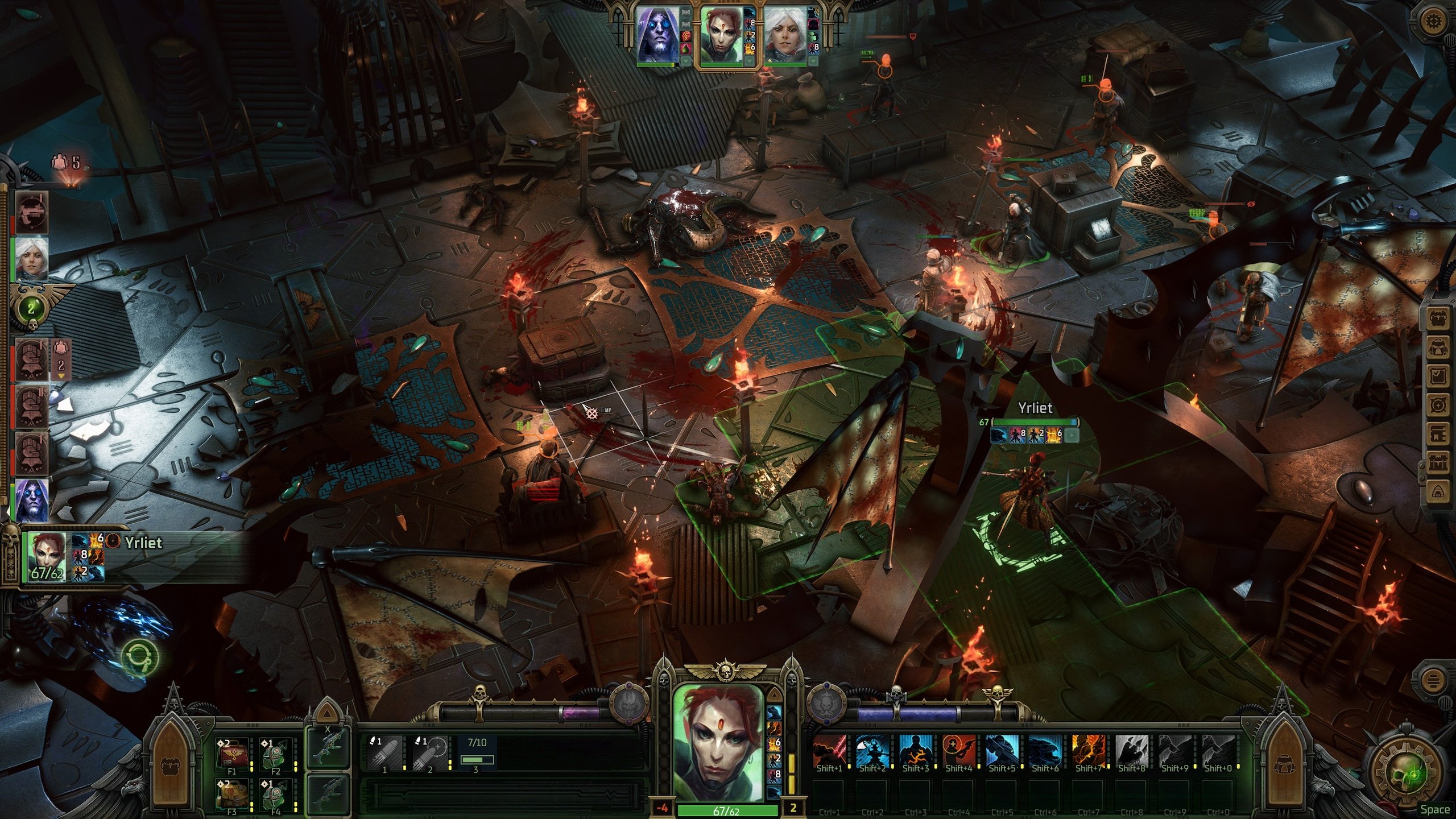Select the blue-skinned hooded portrait in the top bar
Viewport: 1456px width, 819px height.
tap(659, 35)
